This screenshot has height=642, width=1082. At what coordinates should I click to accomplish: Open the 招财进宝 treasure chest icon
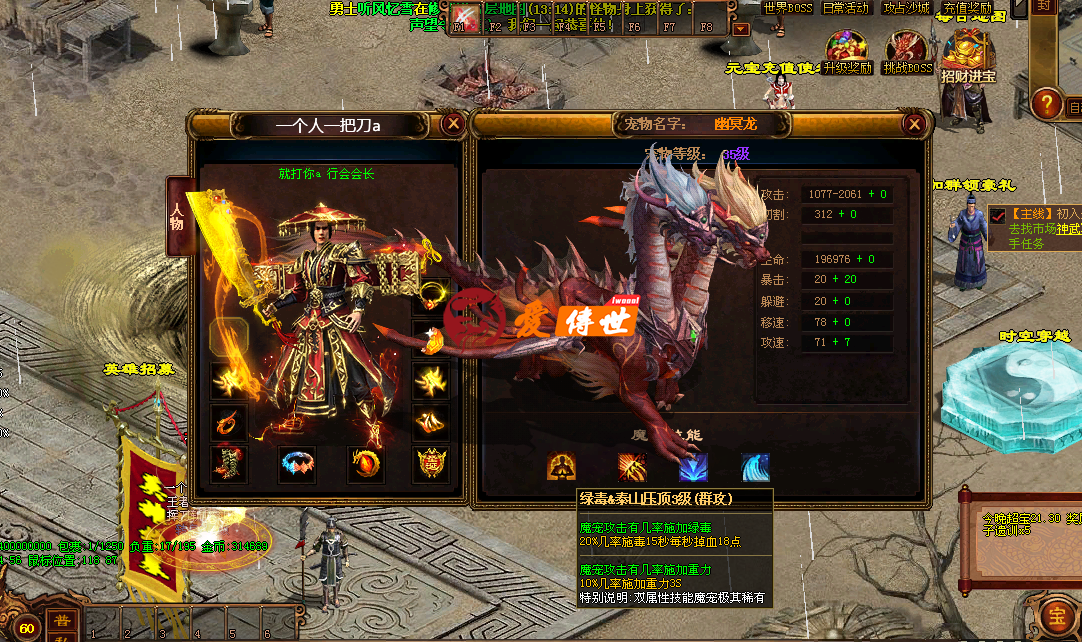(x=967, y=55)
